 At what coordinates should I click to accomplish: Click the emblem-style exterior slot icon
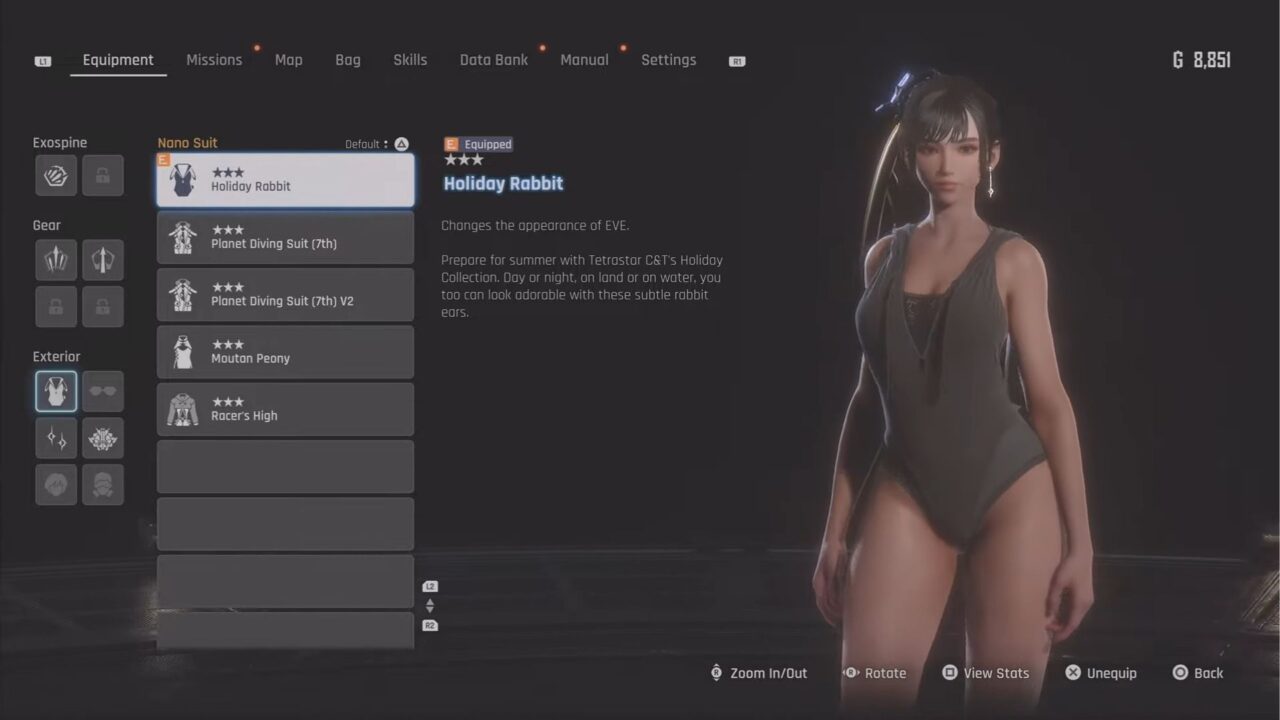(103, 438)
